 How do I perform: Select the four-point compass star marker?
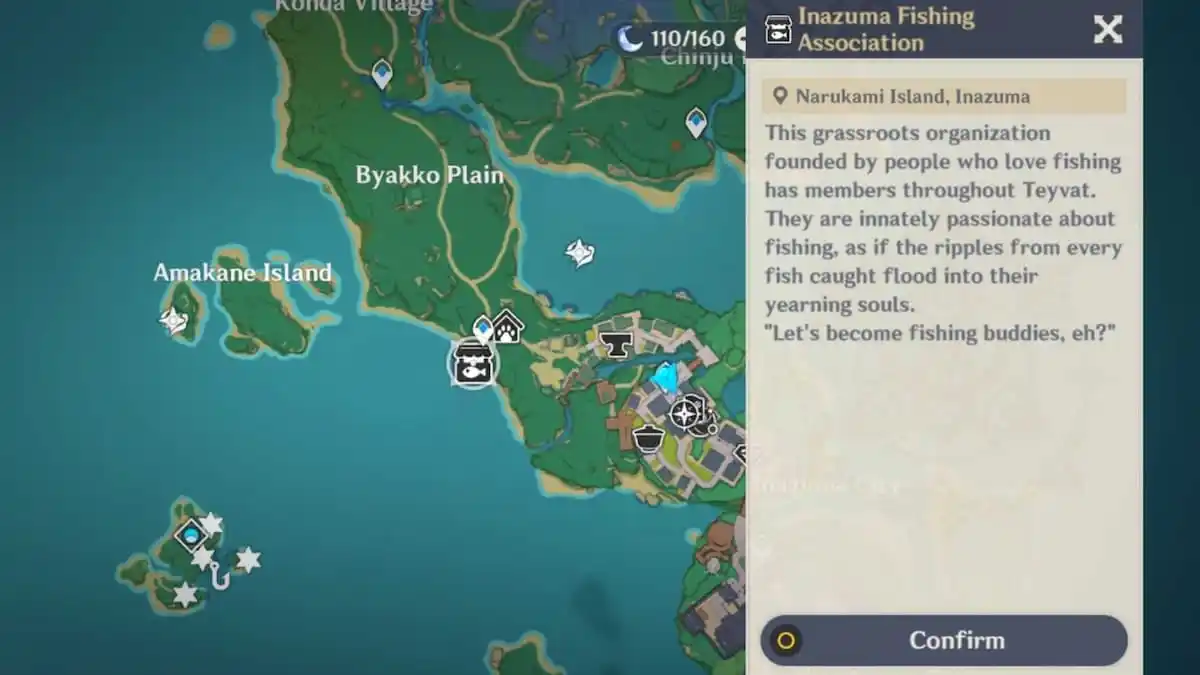point(685,413)
